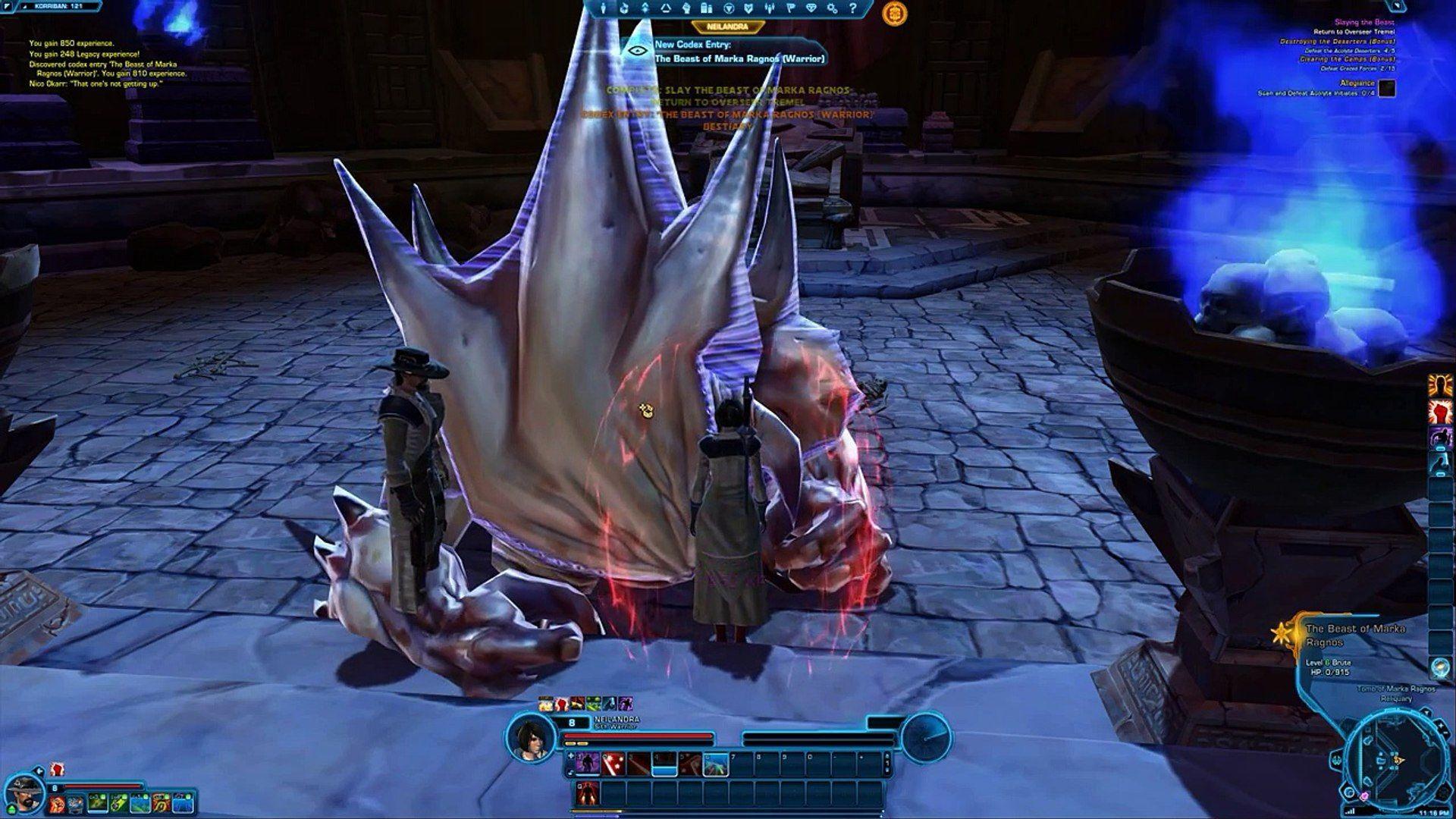This screenshot has height=819, width=1456.
Task: Click the Allegiance objective item box
Action: pyautogui.click(x=1387, y=89)
